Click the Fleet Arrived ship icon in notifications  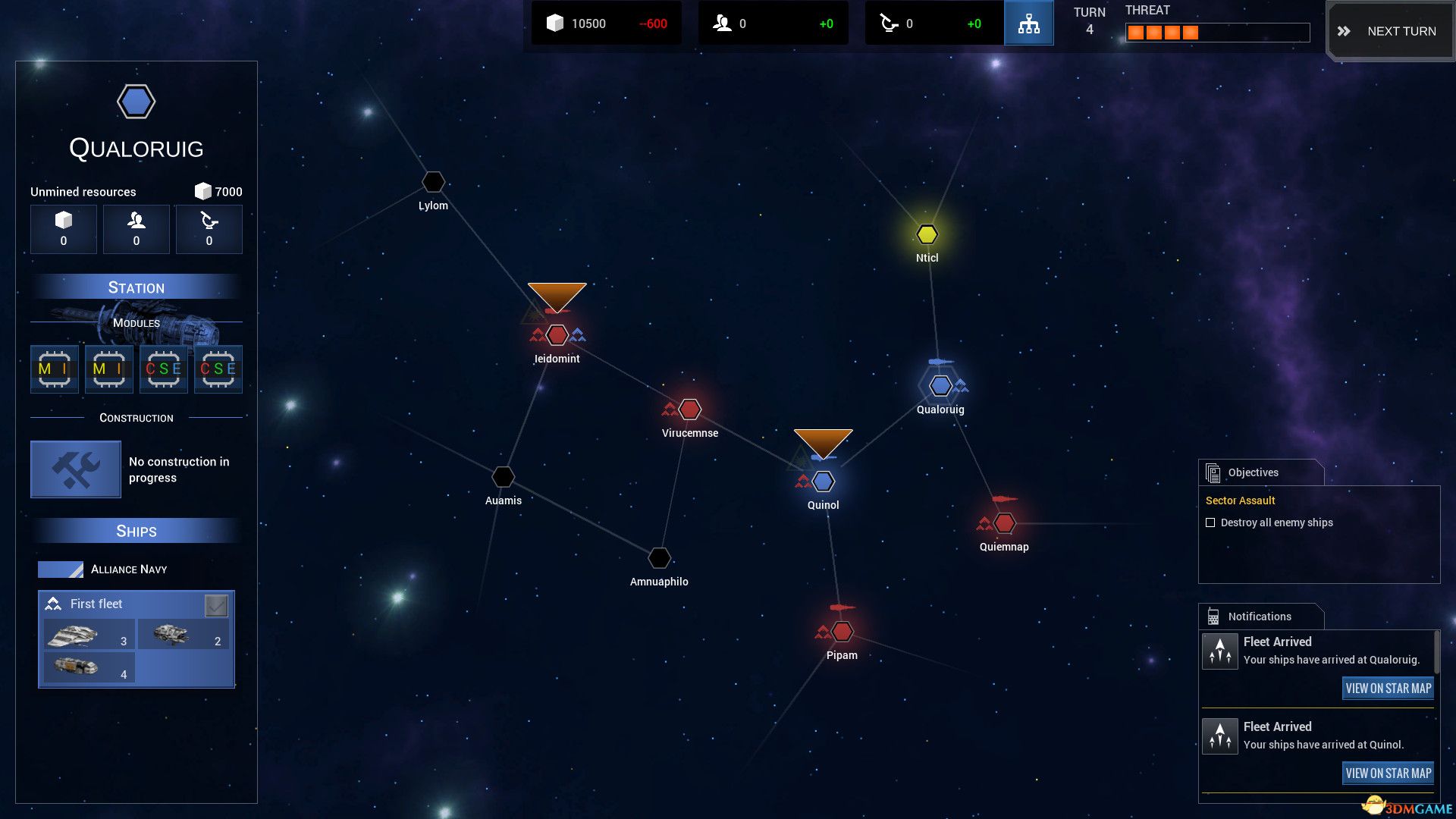(1220, 650)
